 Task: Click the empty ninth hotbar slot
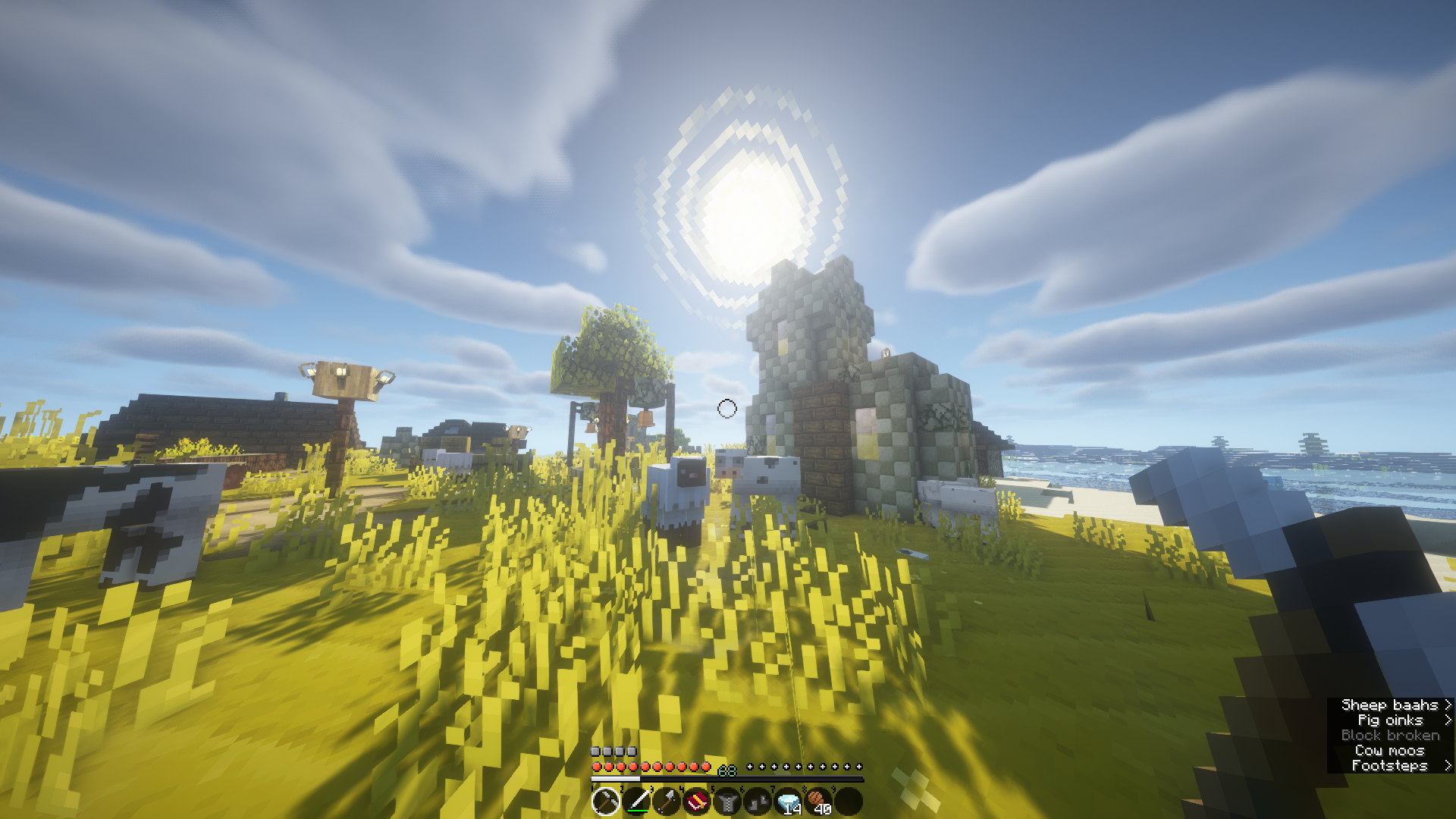851,802
